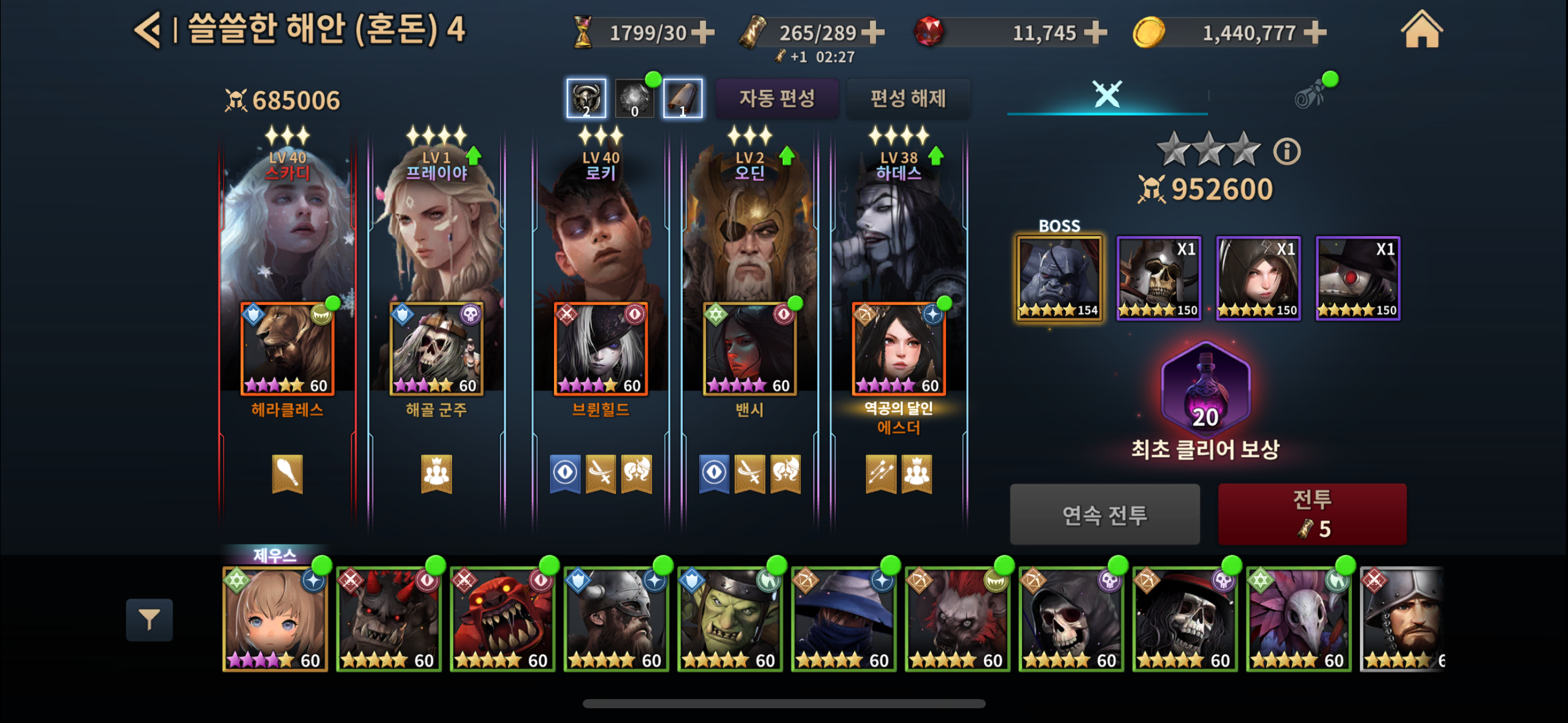Return to the home screen
Image resolution: width=1568 pixels, height=723 pixels.
tap(1421, 29)
